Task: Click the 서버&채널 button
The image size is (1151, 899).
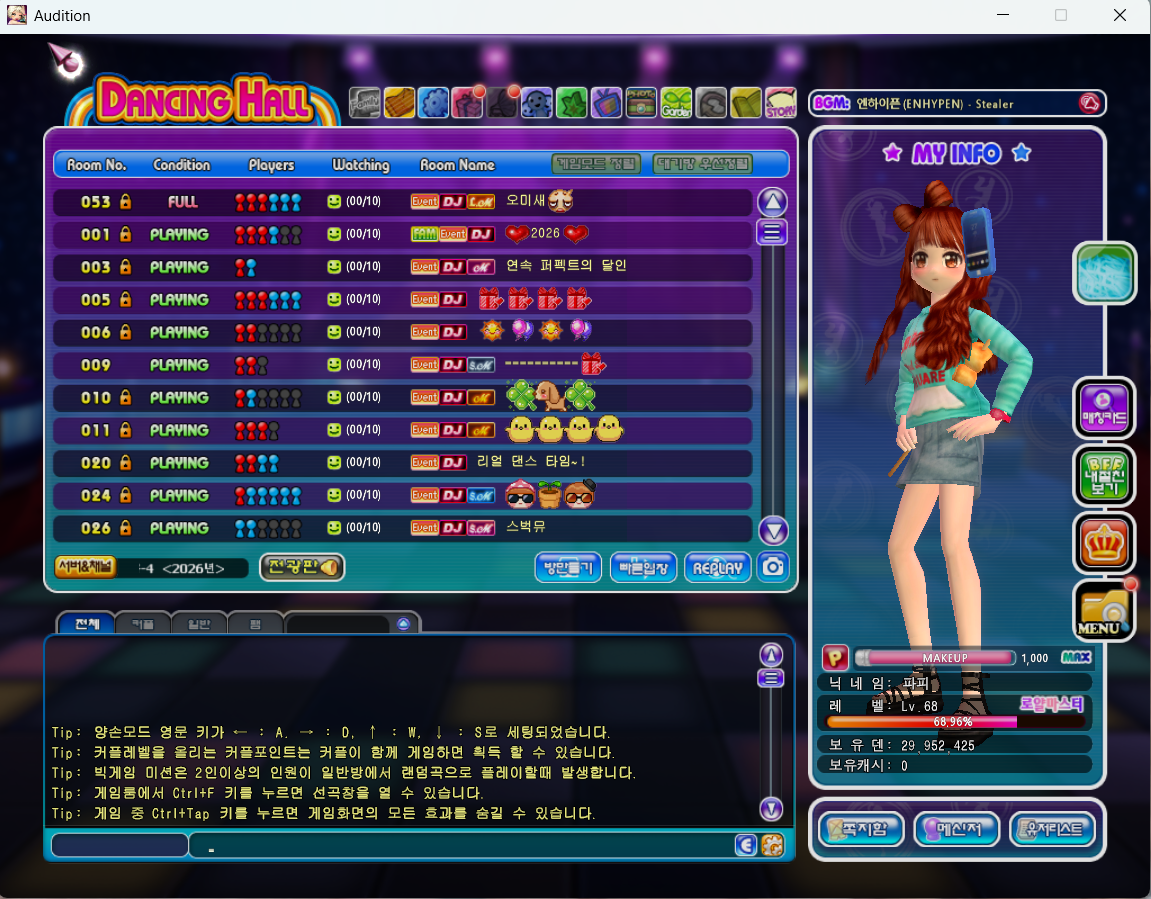Action: tap(82, 567)
